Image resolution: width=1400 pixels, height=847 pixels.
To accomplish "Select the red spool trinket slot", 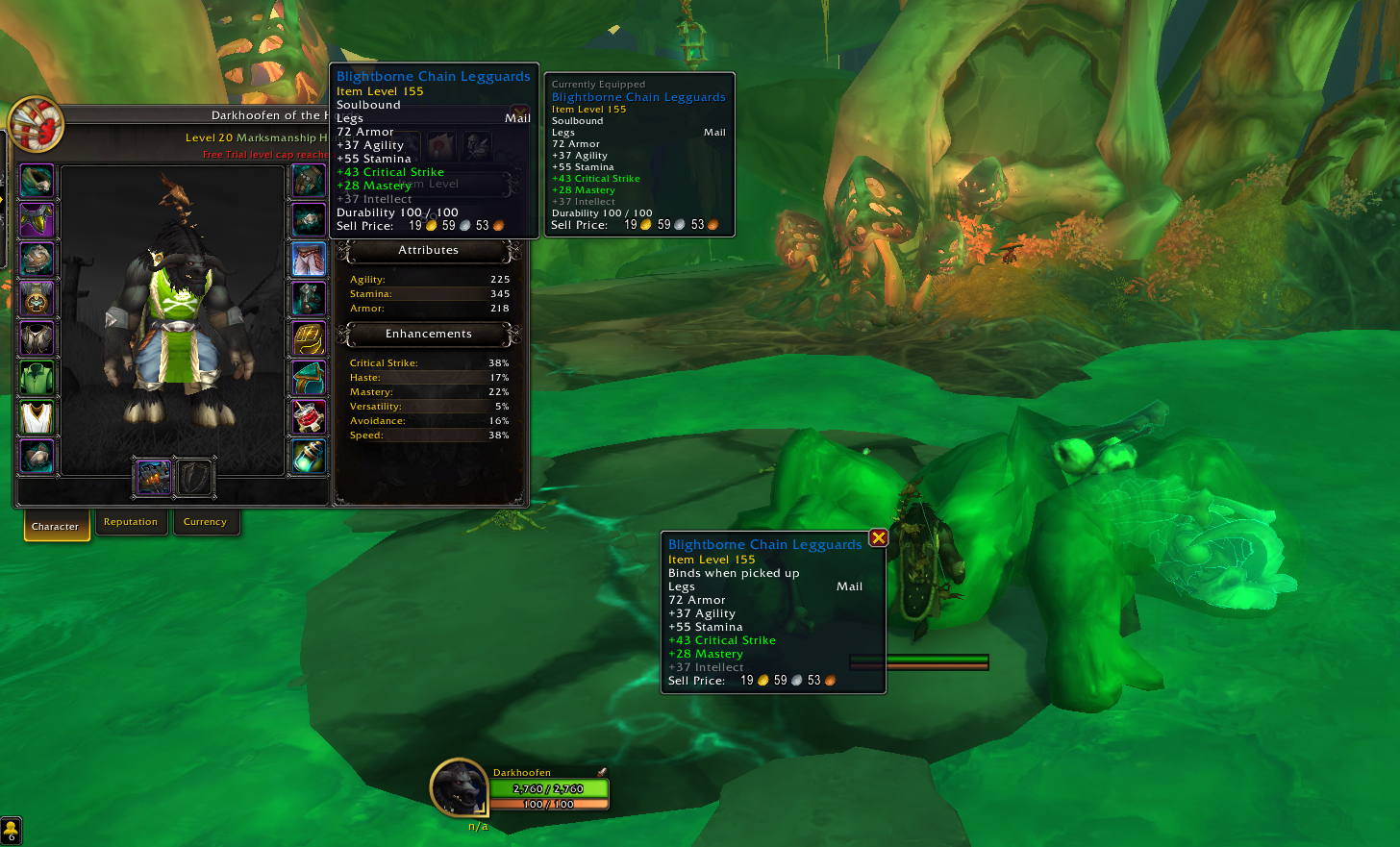I will [x=309, y=417].
